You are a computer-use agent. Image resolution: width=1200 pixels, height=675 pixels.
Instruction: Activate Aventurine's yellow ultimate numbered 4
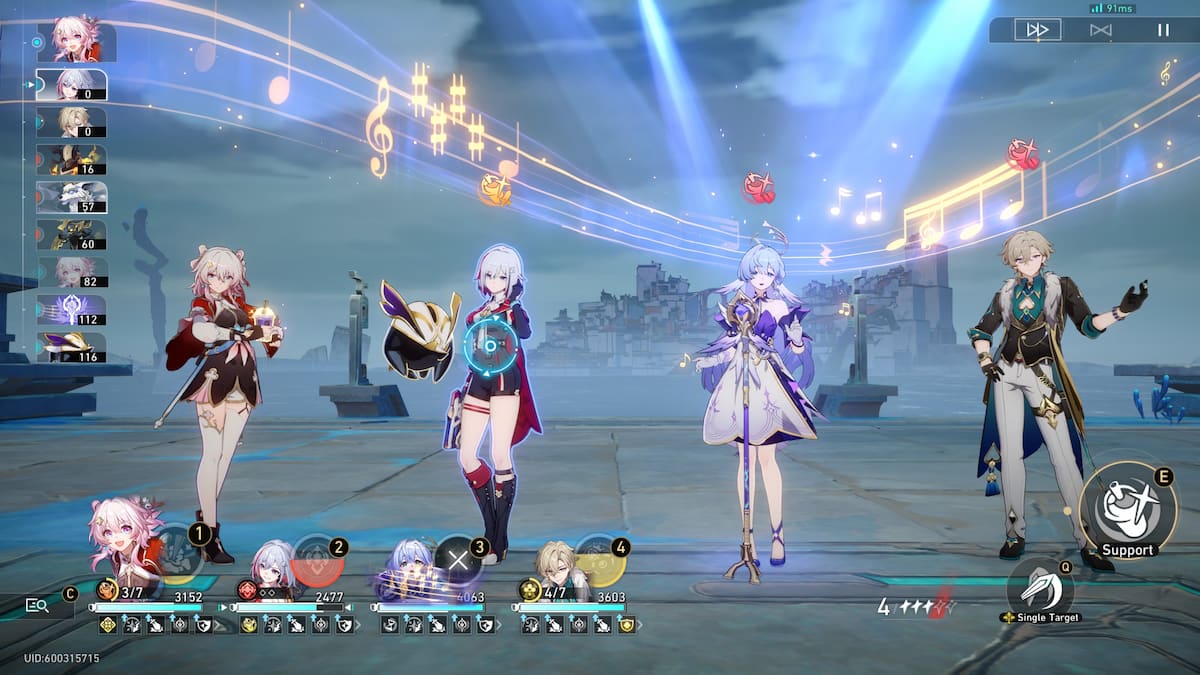click(x=600, y=560)
